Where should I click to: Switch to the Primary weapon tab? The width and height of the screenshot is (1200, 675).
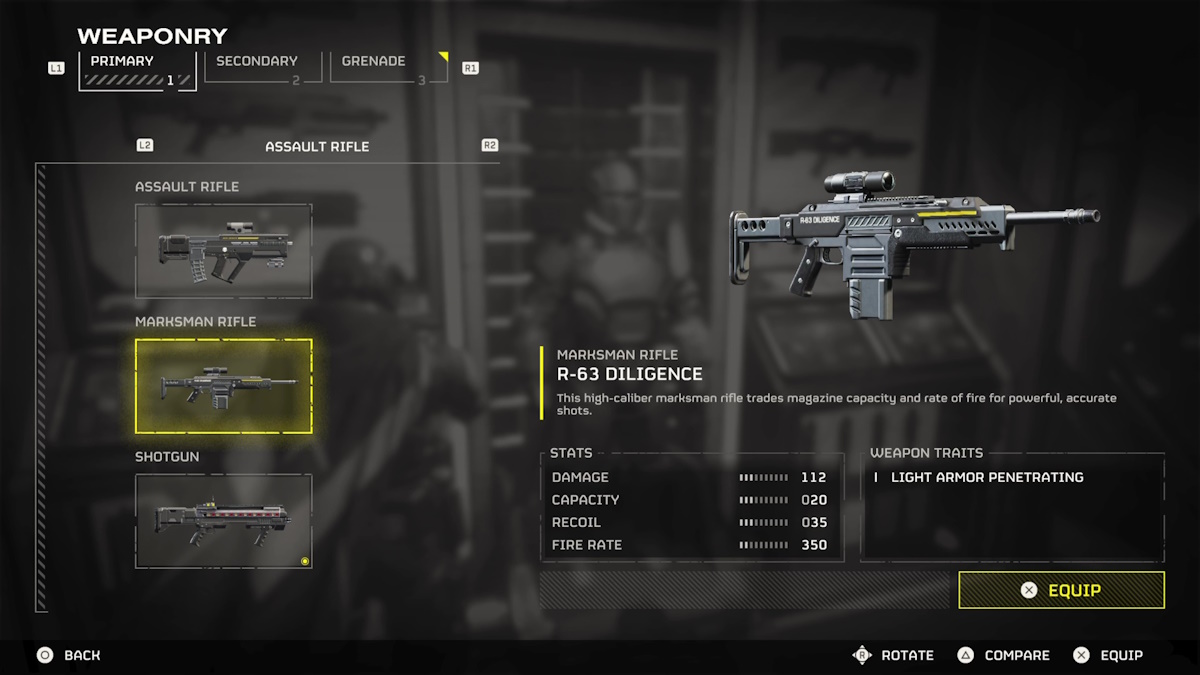tap(137, 69)
